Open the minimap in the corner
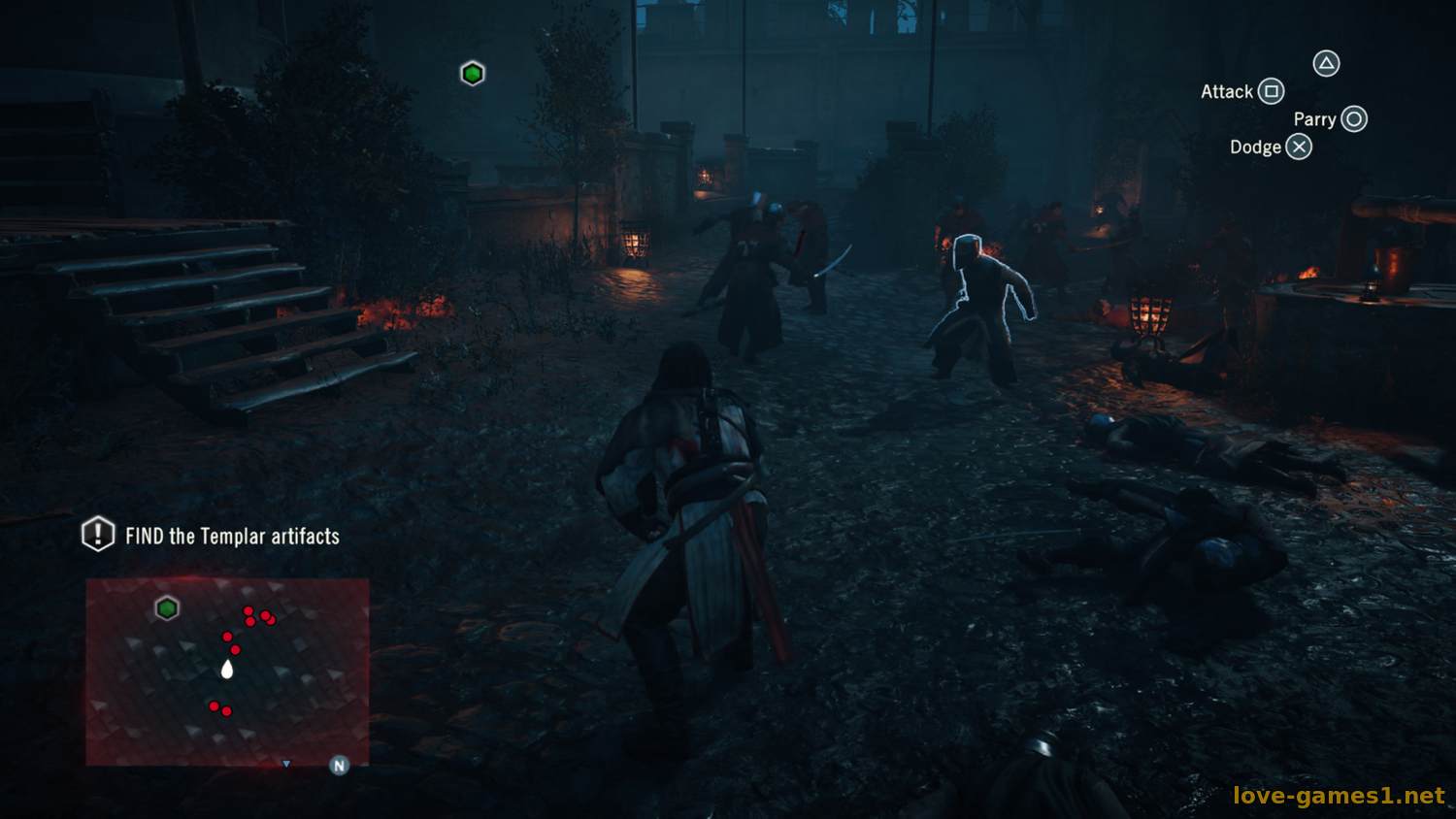 pos(227,672)
